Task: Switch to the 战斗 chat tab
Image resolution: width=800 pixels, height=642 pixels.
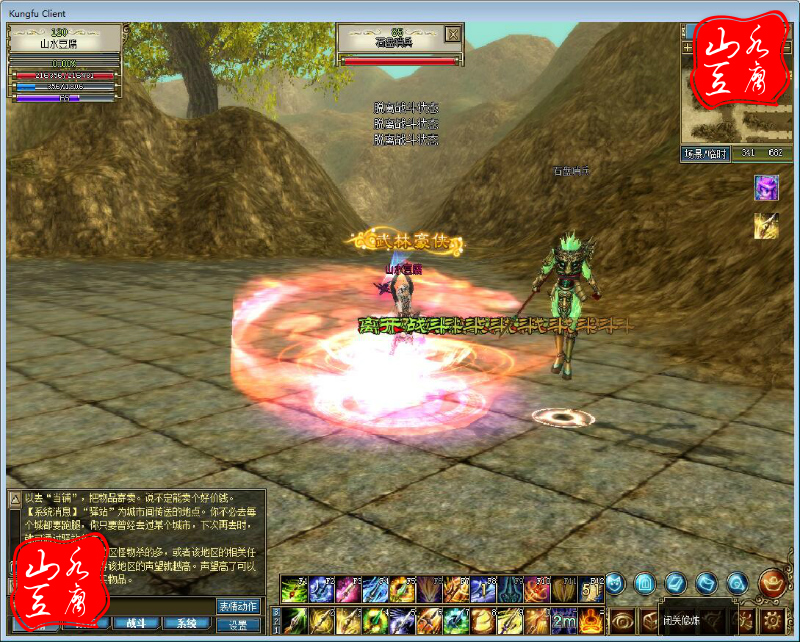Action: 134,623
